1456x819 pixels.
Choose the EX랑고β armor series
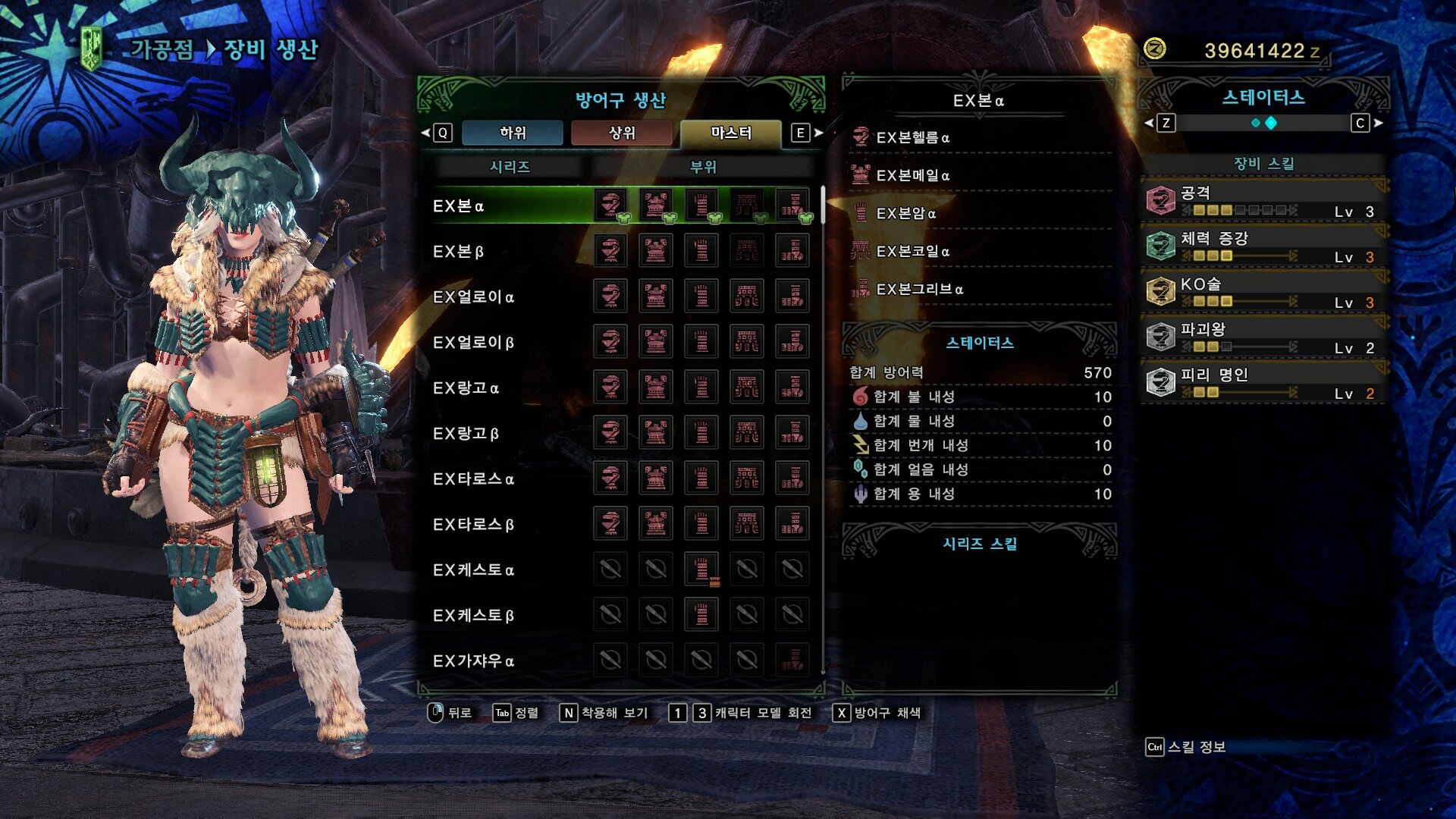coord(466,434)
